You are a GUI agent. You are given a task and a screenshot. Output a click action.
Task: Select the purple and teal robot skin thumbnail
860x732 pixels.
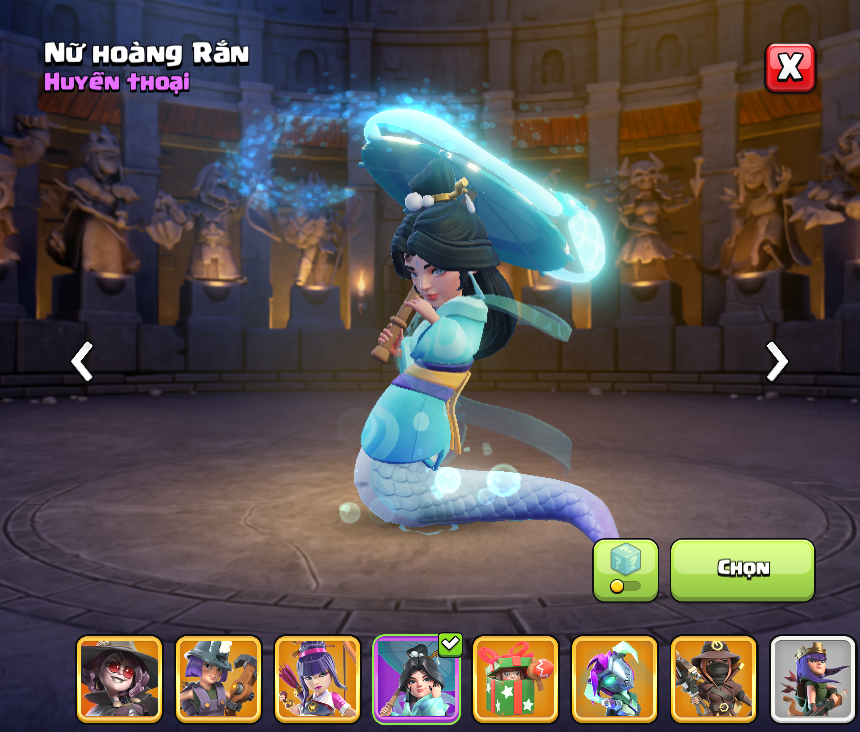tap(614, 679)
